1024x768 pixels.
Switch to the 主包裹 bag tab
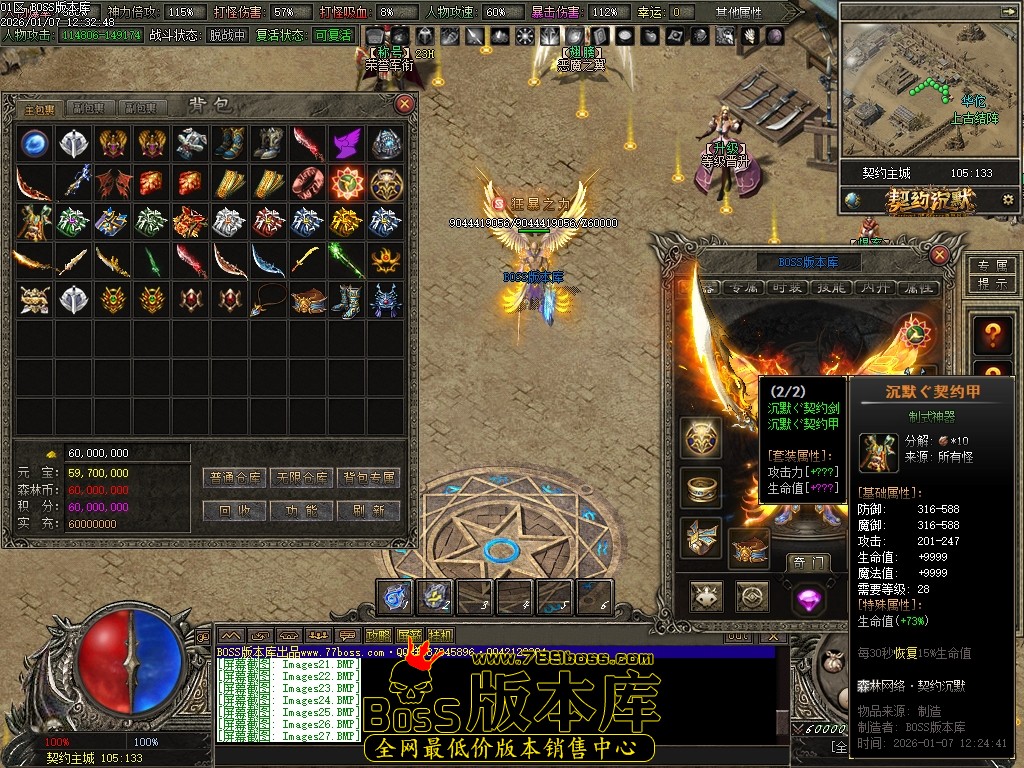[x=40, y=108]
